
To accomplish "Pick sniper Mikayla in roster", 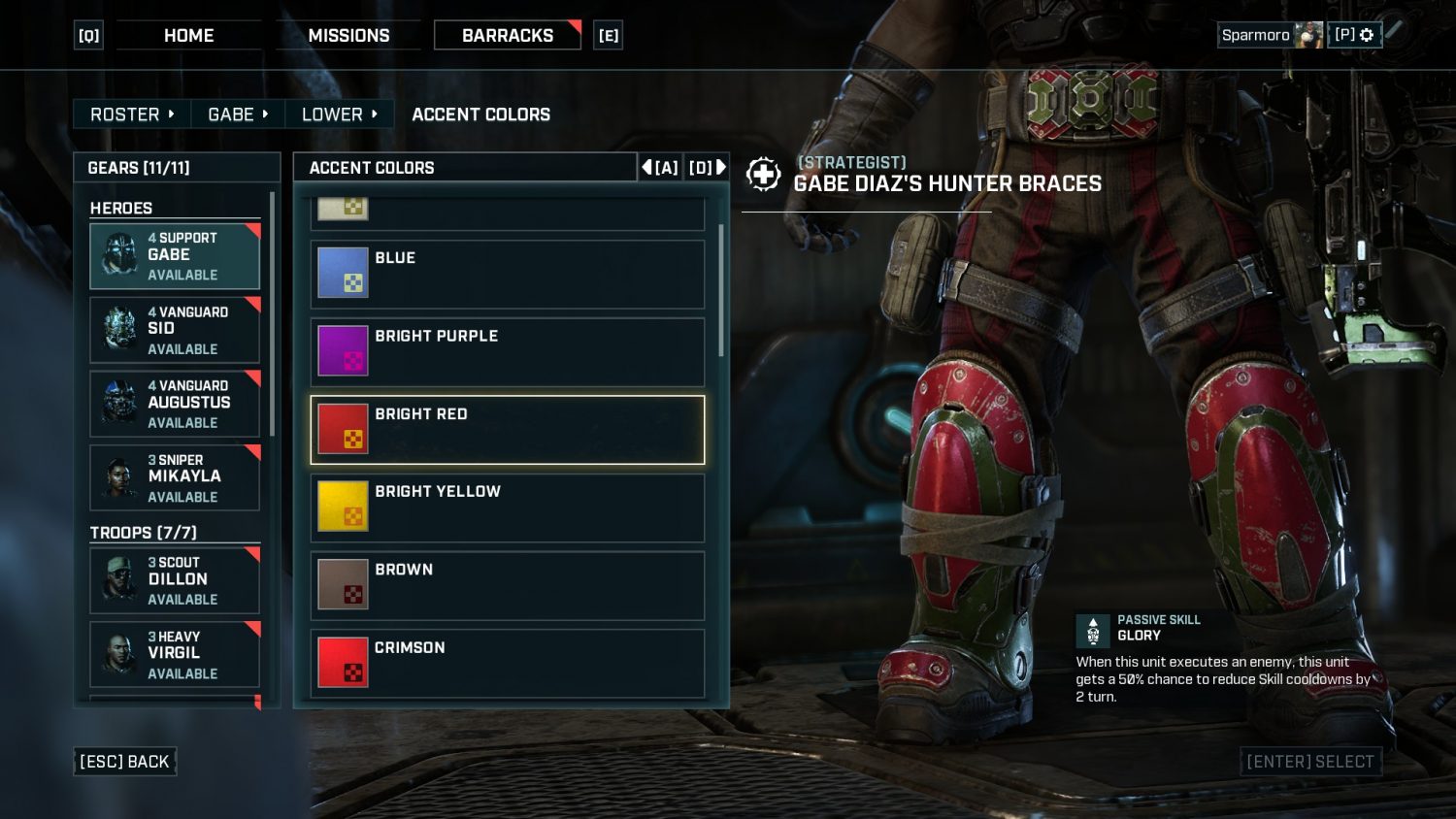I will tap(175, 477).
